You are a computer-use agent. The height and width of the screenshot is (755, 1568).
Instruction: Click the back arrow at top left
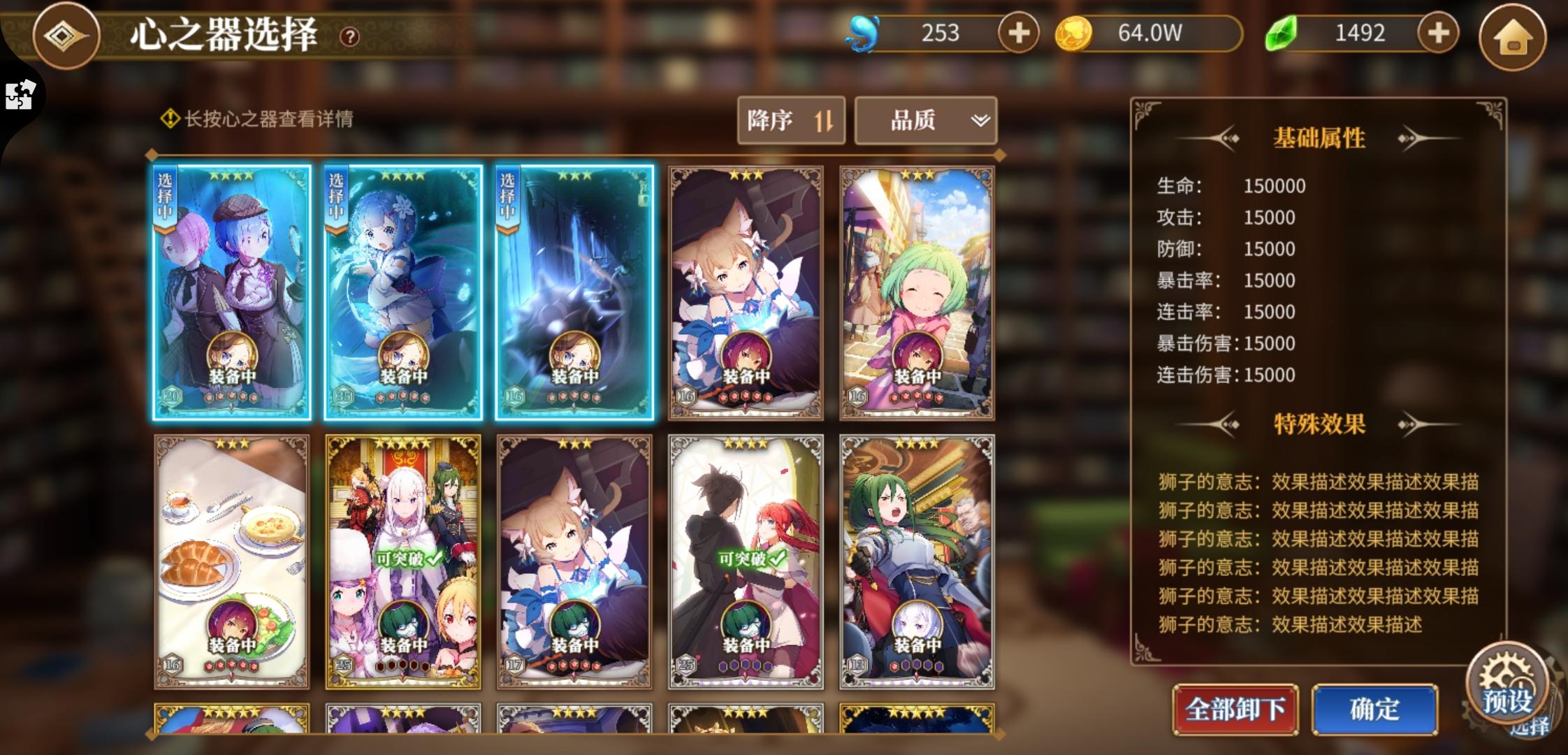(66, 37)
